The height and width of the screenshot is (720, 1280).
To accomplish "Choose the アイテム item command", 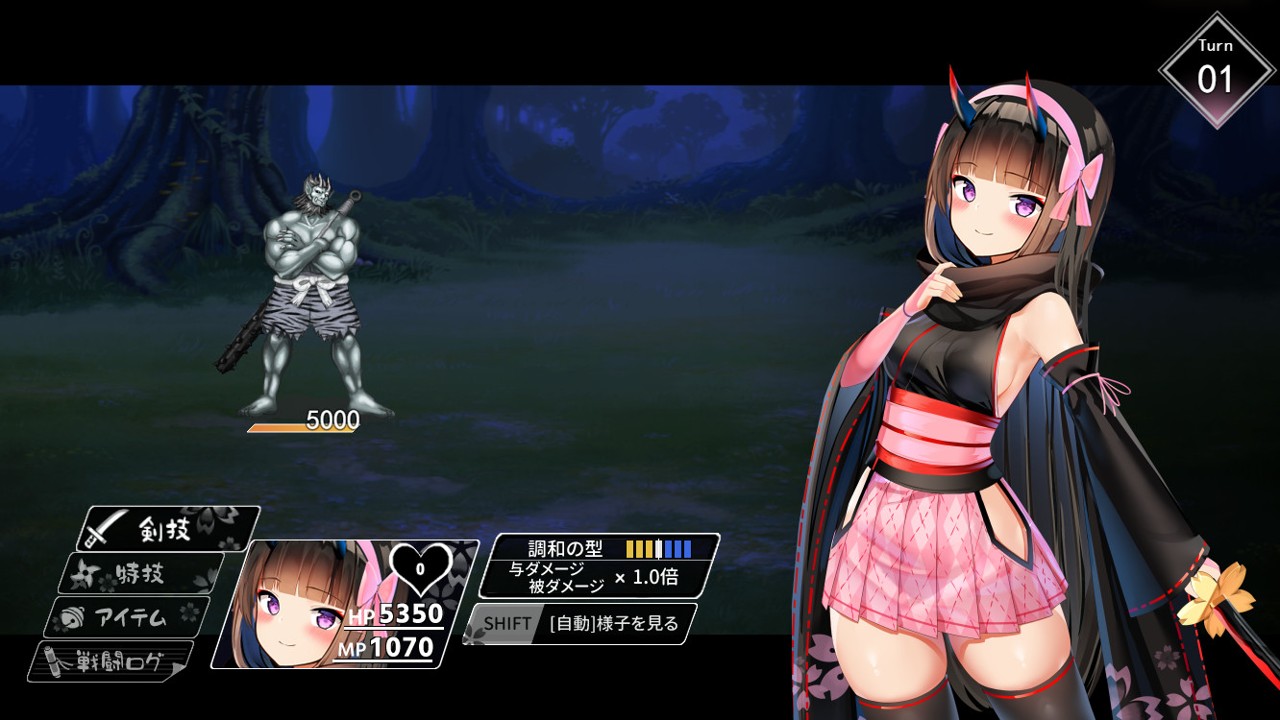I will click(x=127, y=617).
